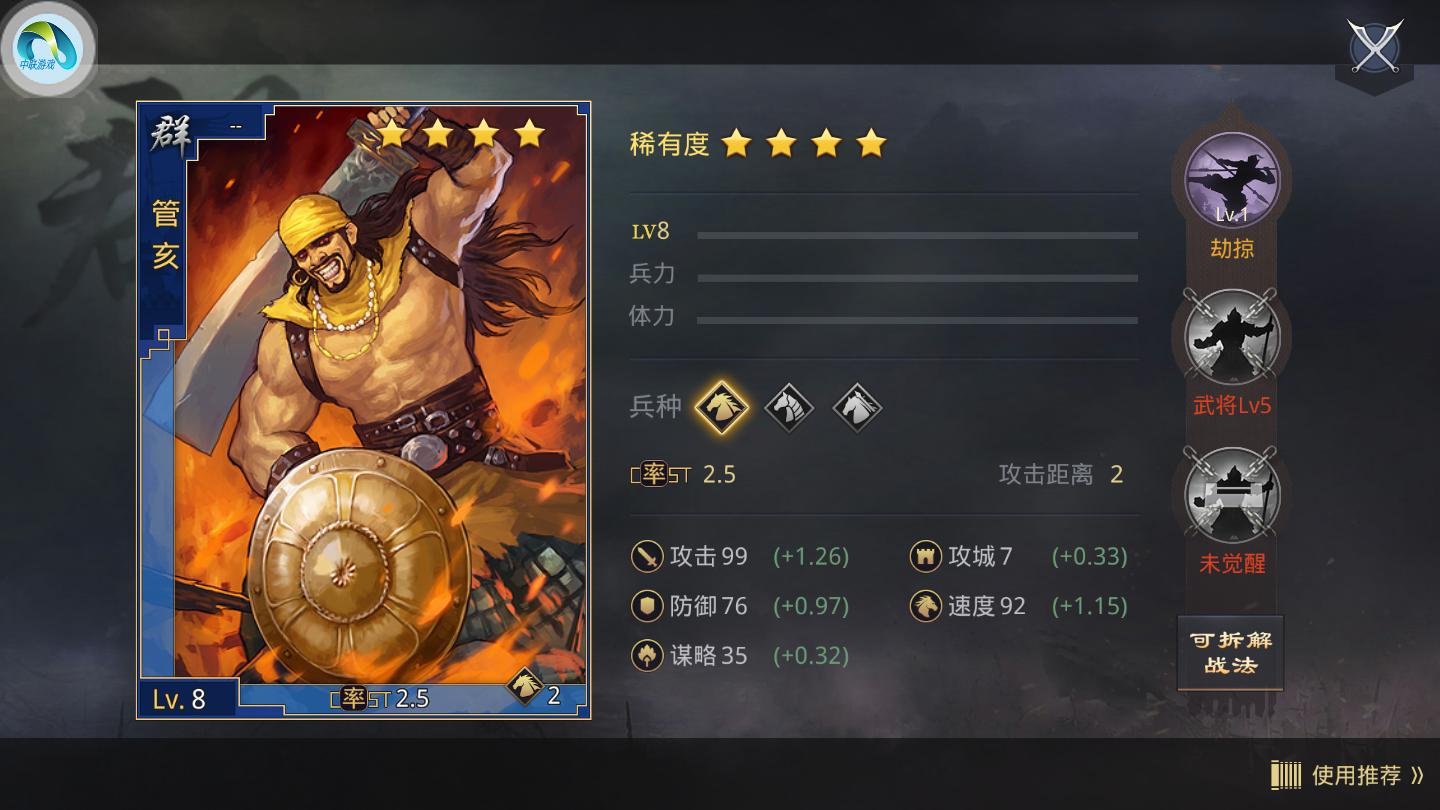Image resolution: width=1440 pixels, height=810 pixels.
Task: Click the castle icon beside 攻城7
Action: (925, 557)
